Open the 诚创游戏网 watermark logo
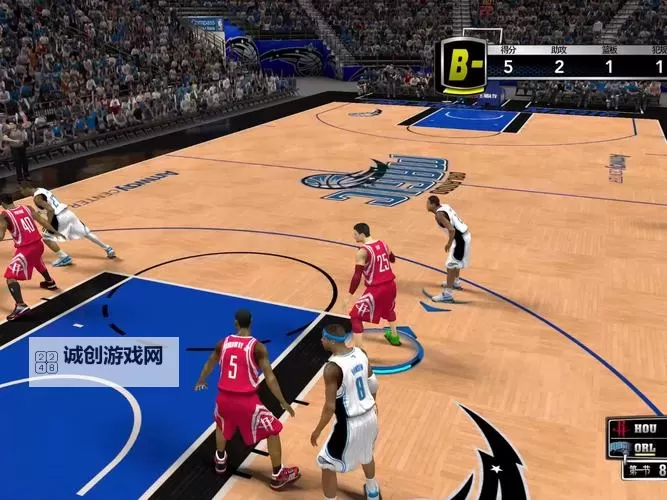 pos(104,362)
